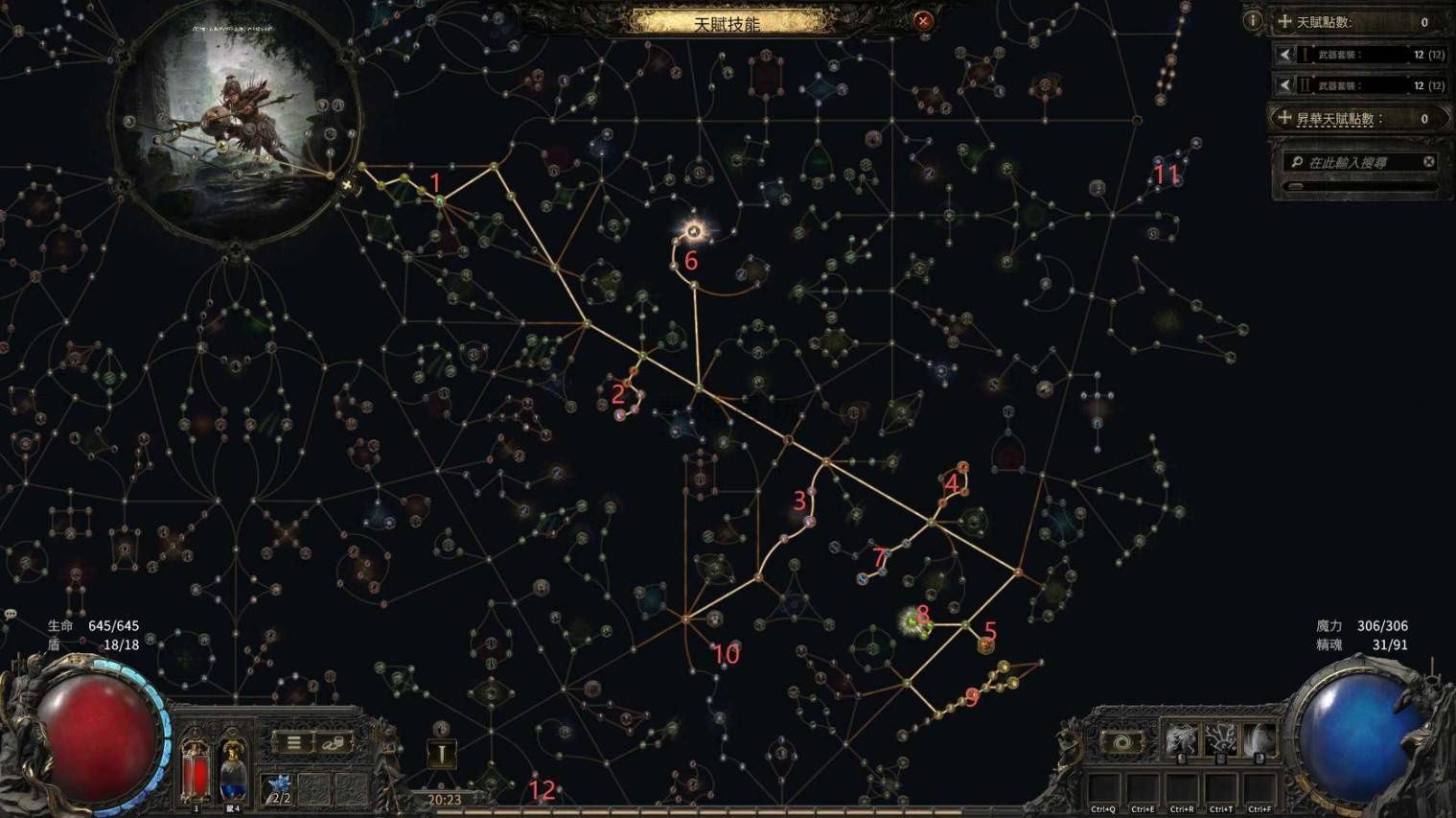Open the chat bubble icon
1456x818 pixels.
(x=11, y=614)
